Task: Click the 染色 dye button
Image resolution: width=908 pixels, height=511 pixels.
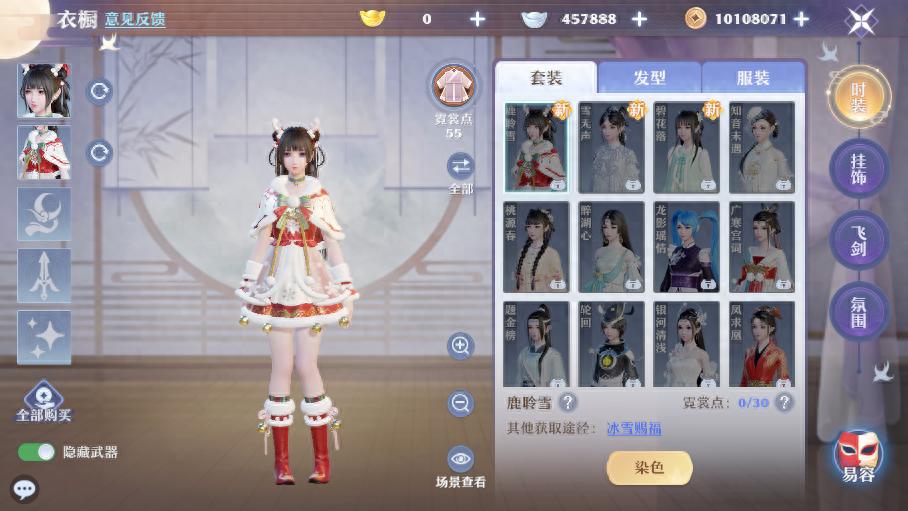Action: click(649, 467)
